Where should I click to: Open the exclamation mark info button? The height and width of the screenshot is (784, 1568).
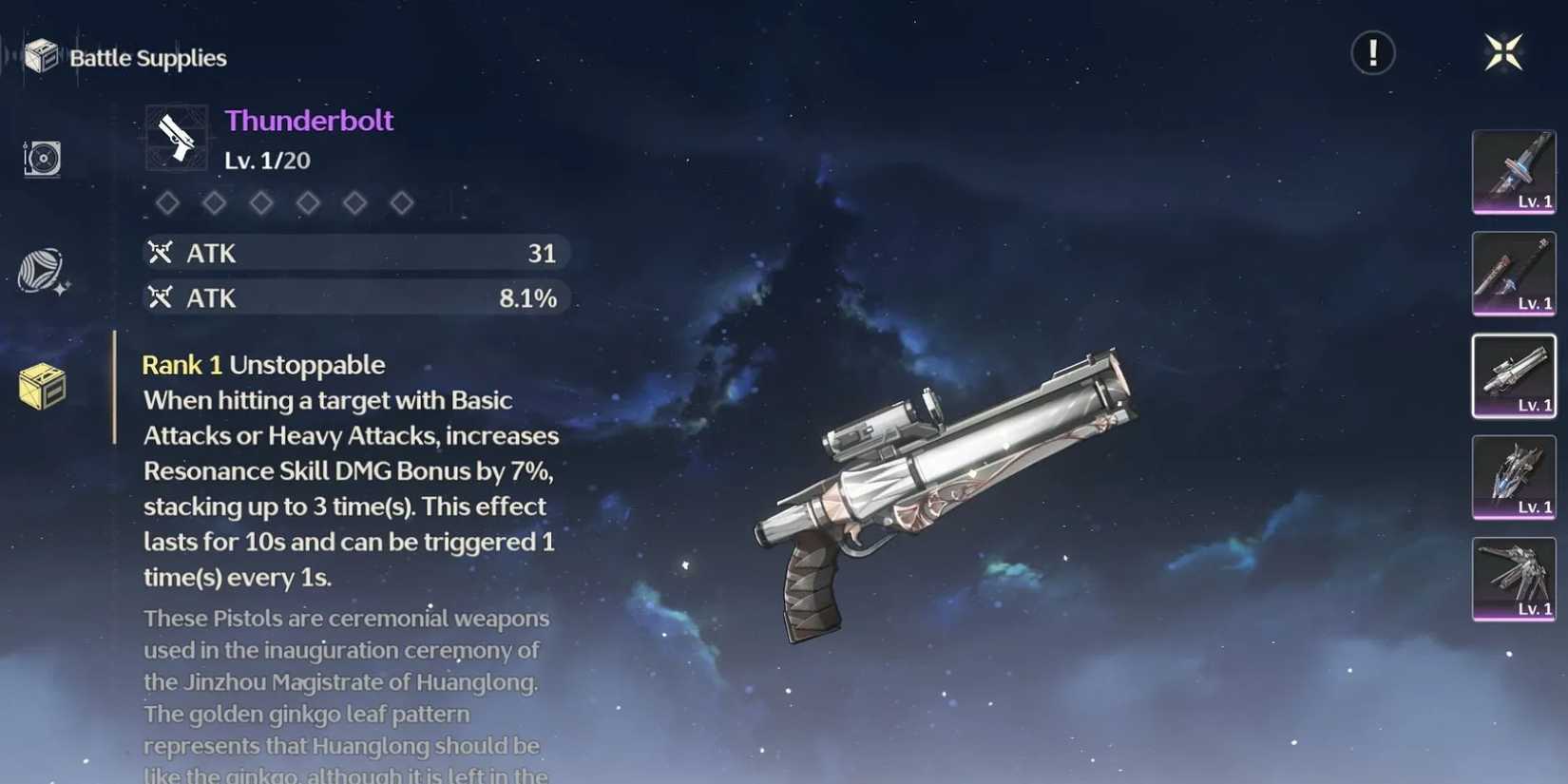1373,53
